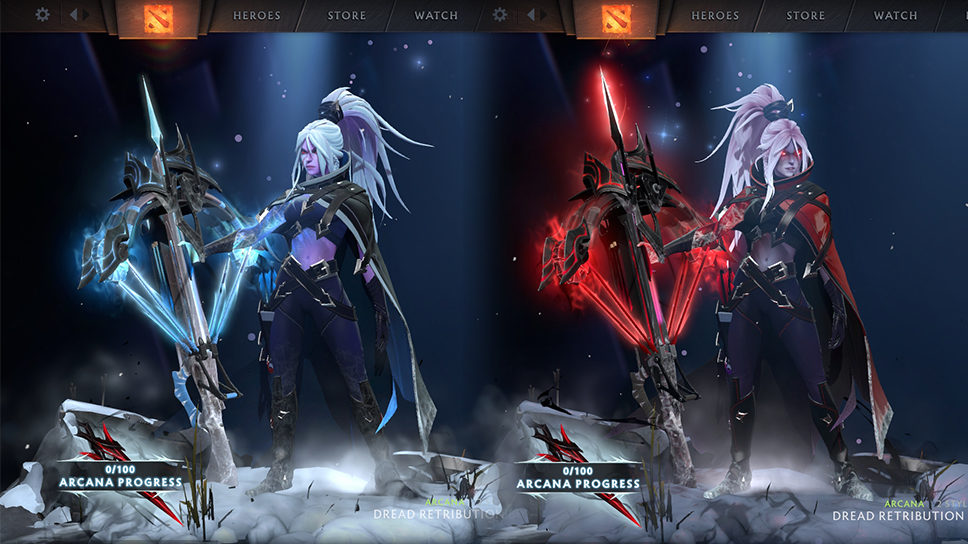This screenshot has width=968, height=544.
Task: Click Dread Retribution label beside the blue-caped Drow
Action: pos(436,513)
